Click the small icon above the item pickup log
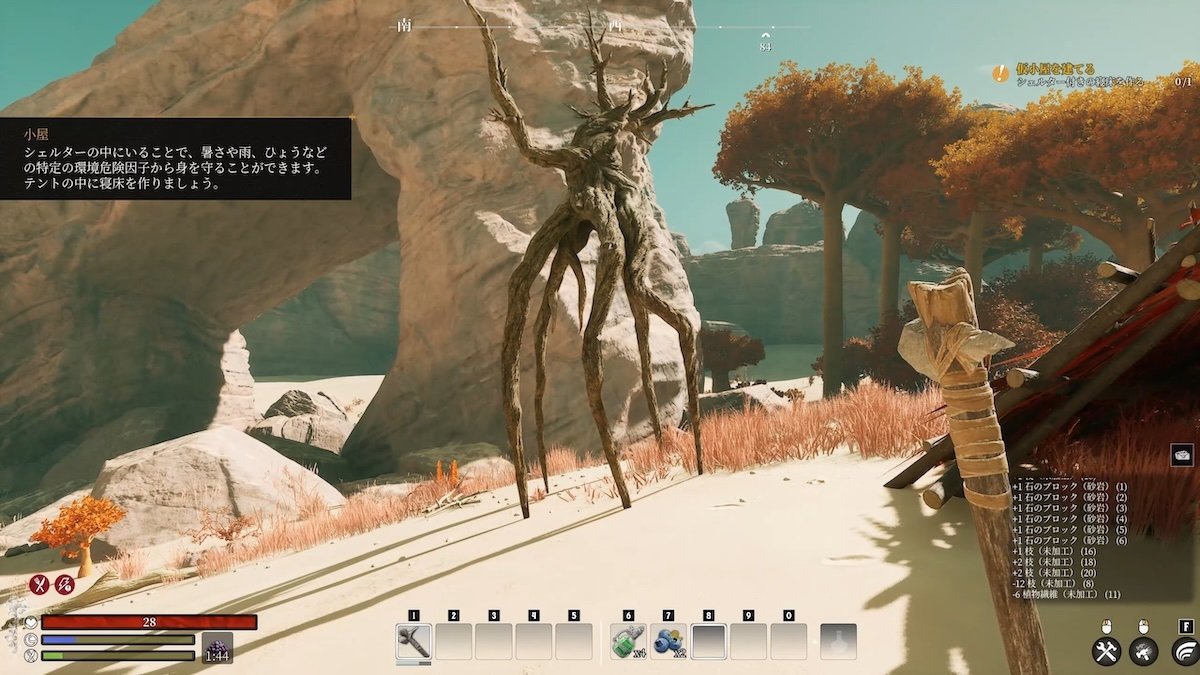1200x675 pixels. [x=1182, y=455]
